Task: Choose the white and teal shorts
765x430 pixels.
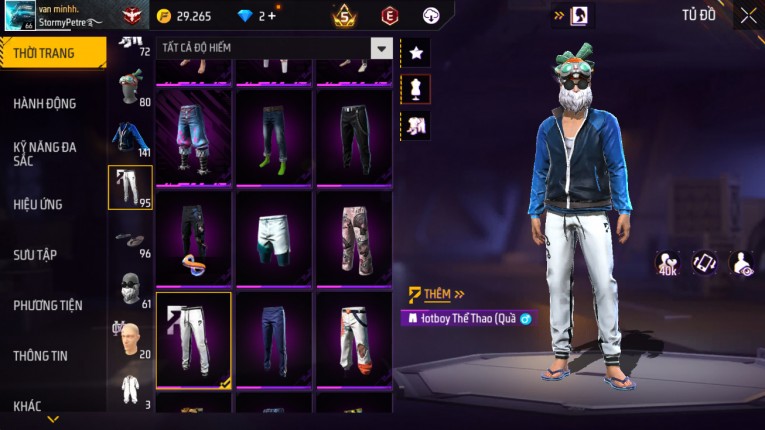Action: coord(273,236)
